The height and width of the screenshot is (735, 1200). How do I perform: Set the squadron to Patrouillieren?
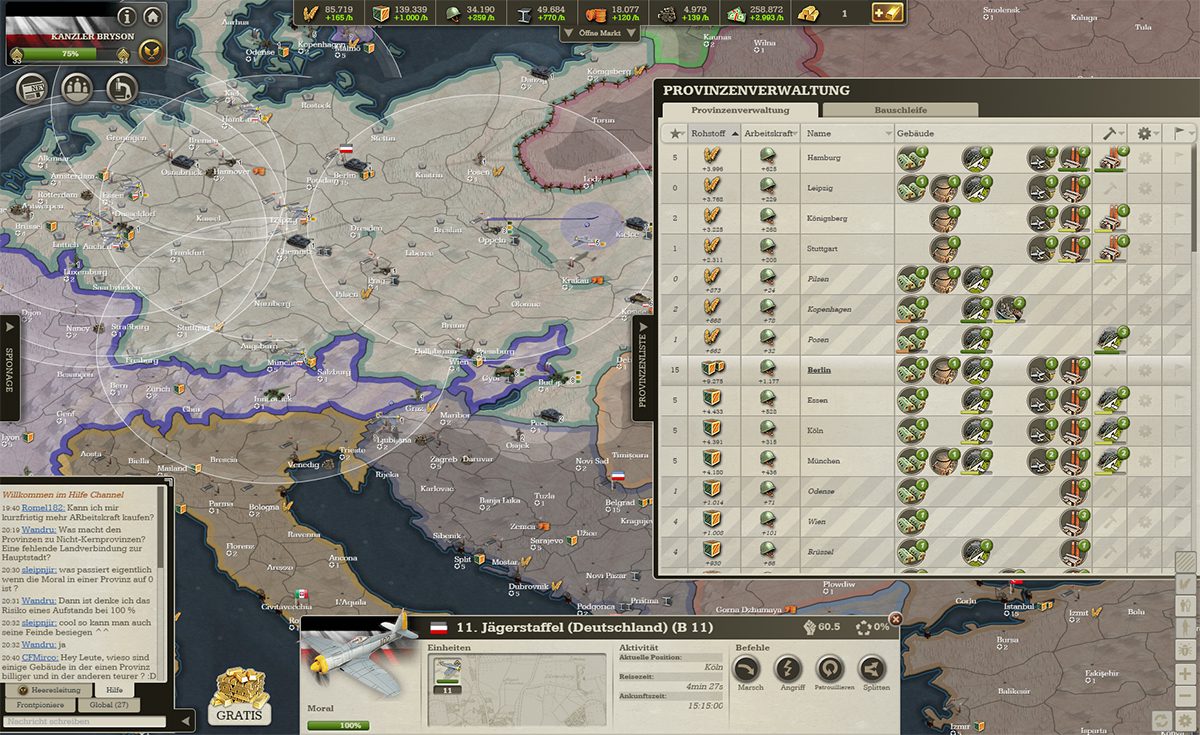coord(830,669)
